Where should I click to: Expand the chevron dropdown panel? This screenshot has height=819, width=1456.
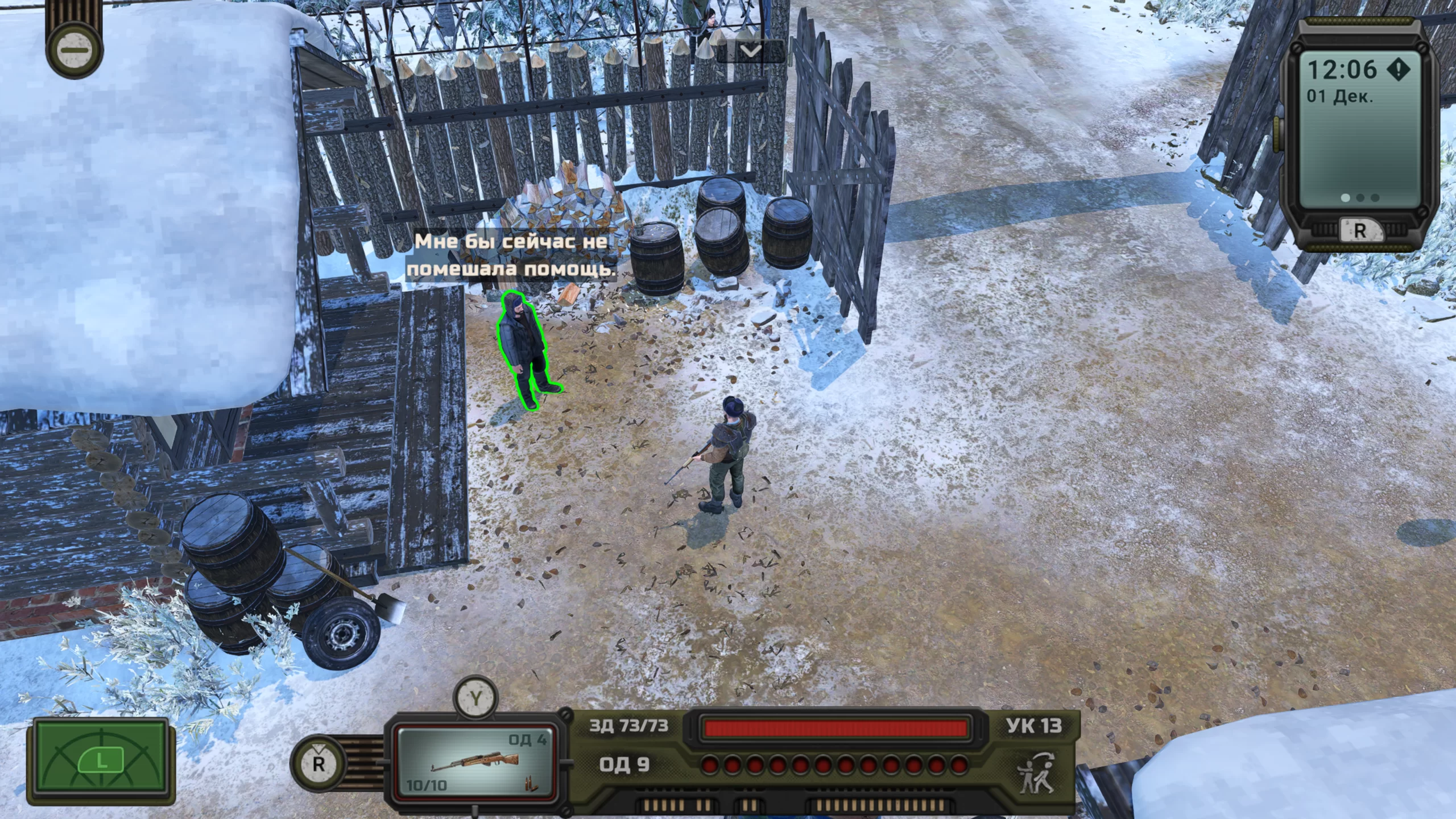(x=751, y=51)
